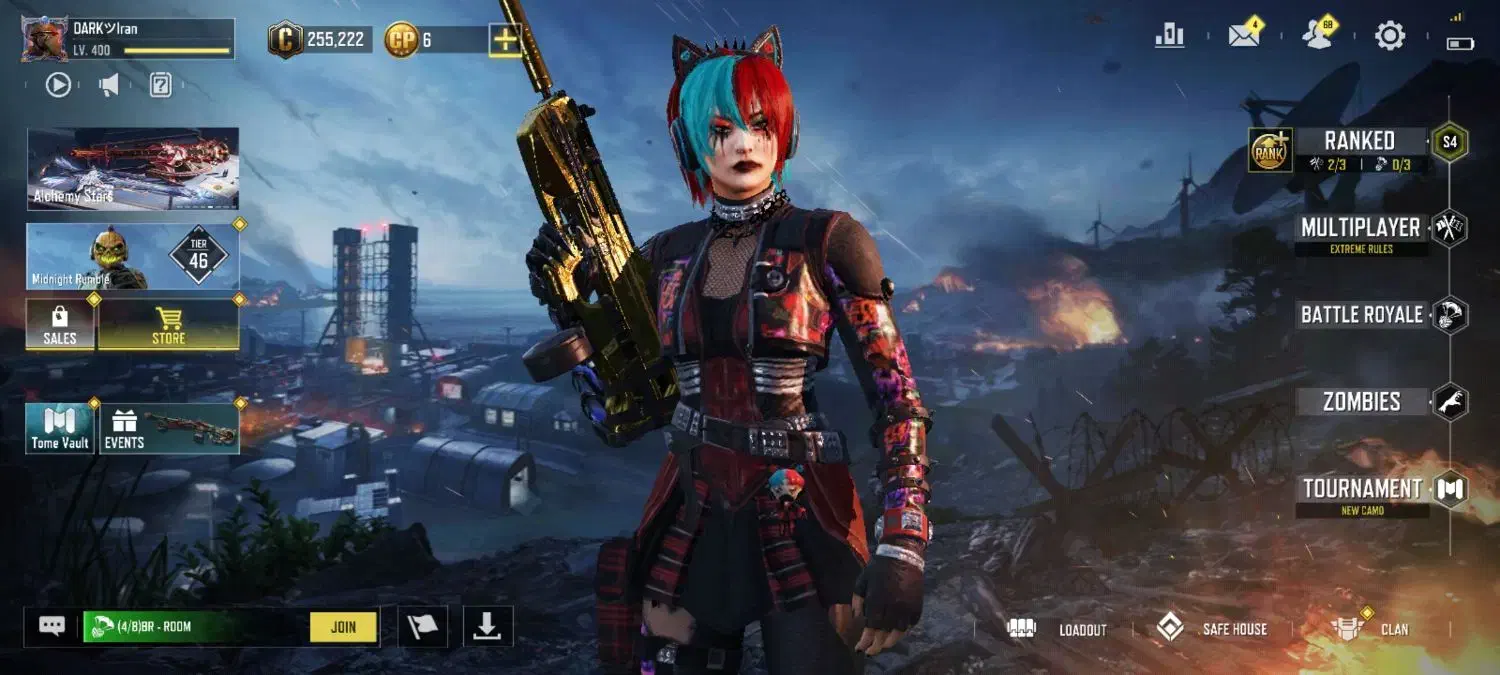Open the Clan page
The image size is (1500, 675).
tap(1371, 629)
